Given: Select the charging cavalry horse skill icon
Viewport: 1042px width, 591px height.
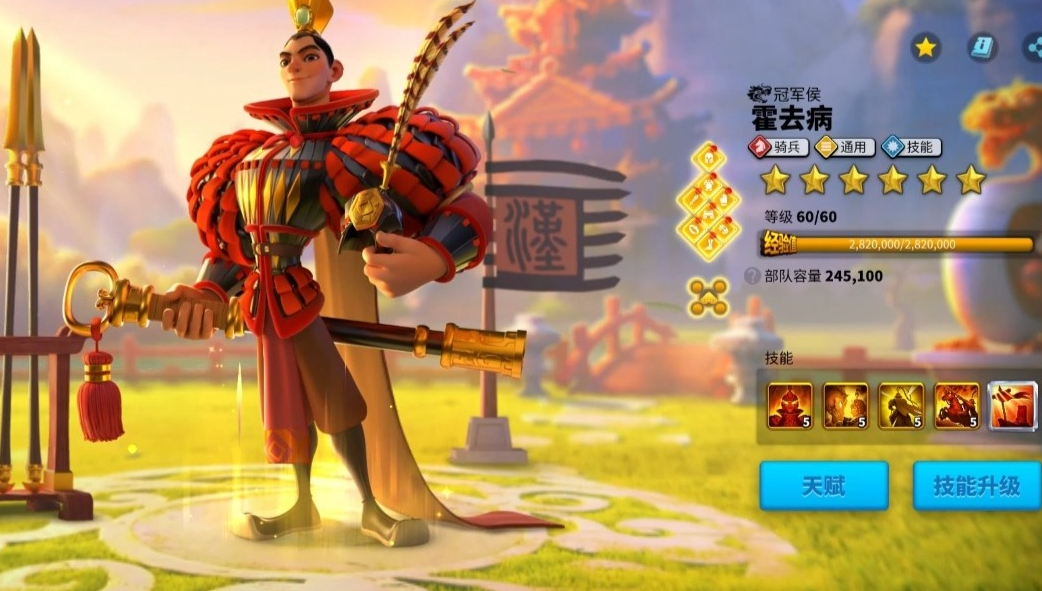Looking at the screenshot, I should click(957, 406).
